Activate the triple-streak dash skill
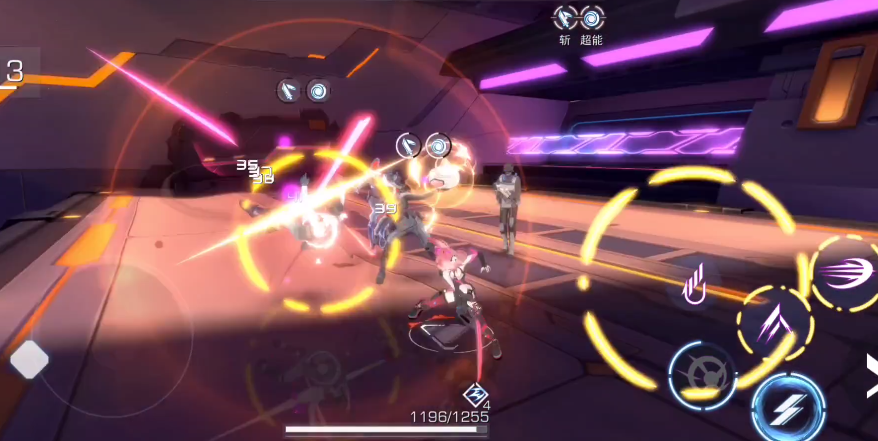 [843, 272]
